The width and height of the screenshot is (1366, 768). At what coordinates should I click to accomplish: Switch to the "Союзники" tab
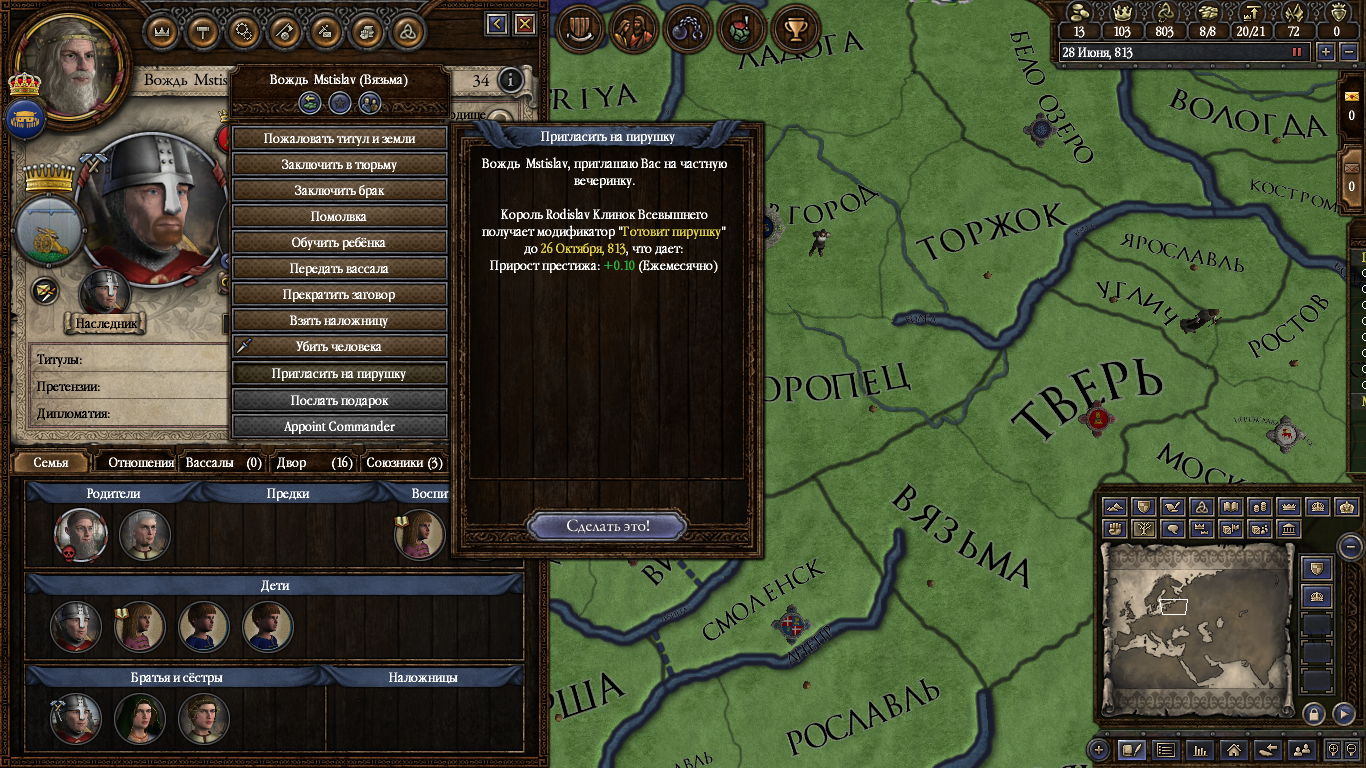[404, 463]
